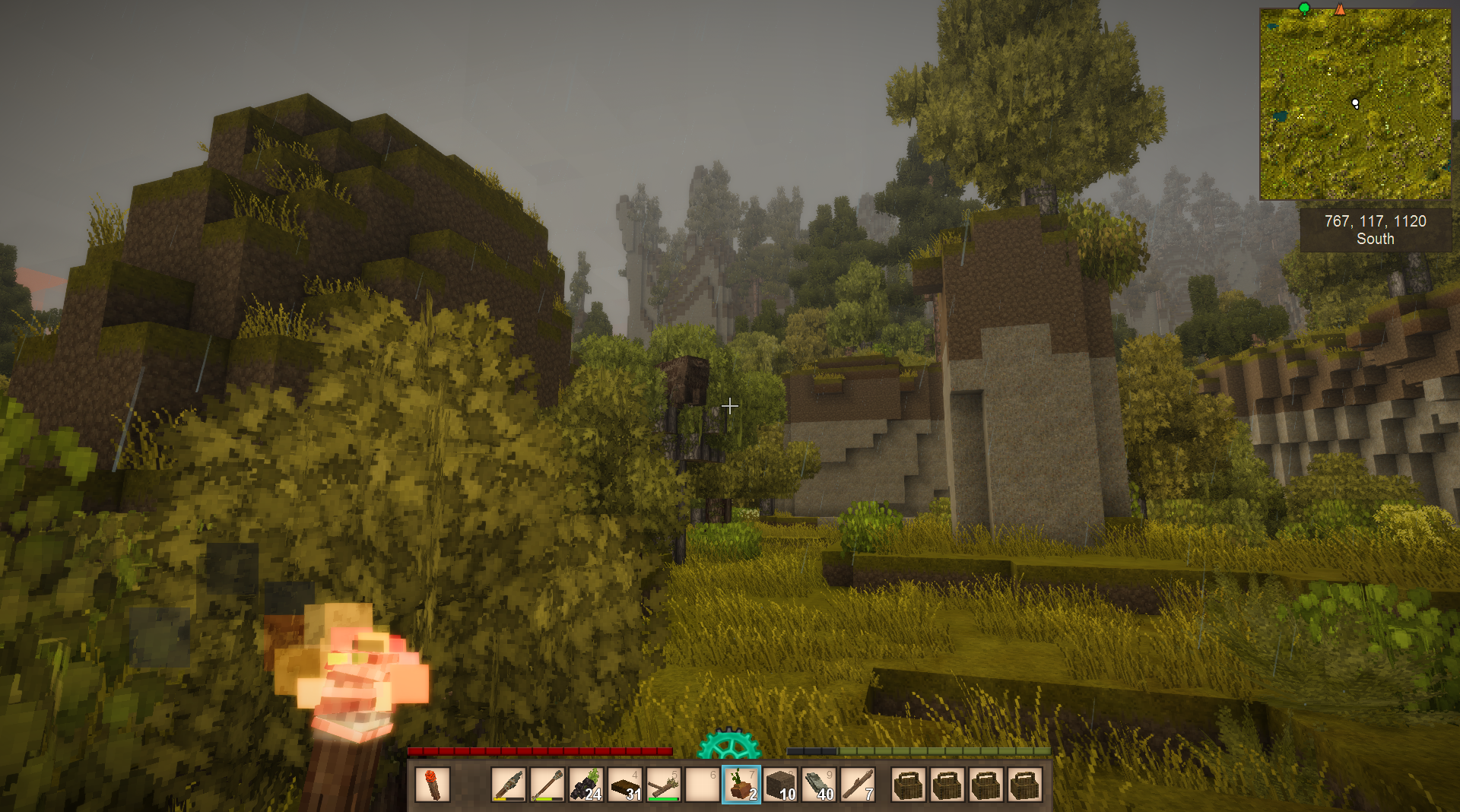Select the sapling slot holding 2

(741, 785)
